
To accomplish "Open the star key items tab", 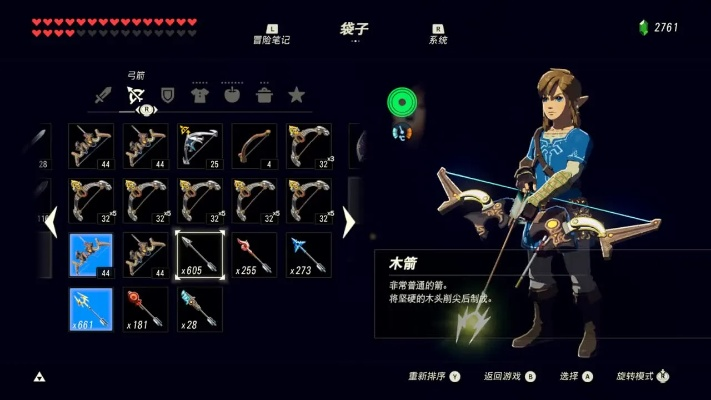I will click(x=296, y=96).
